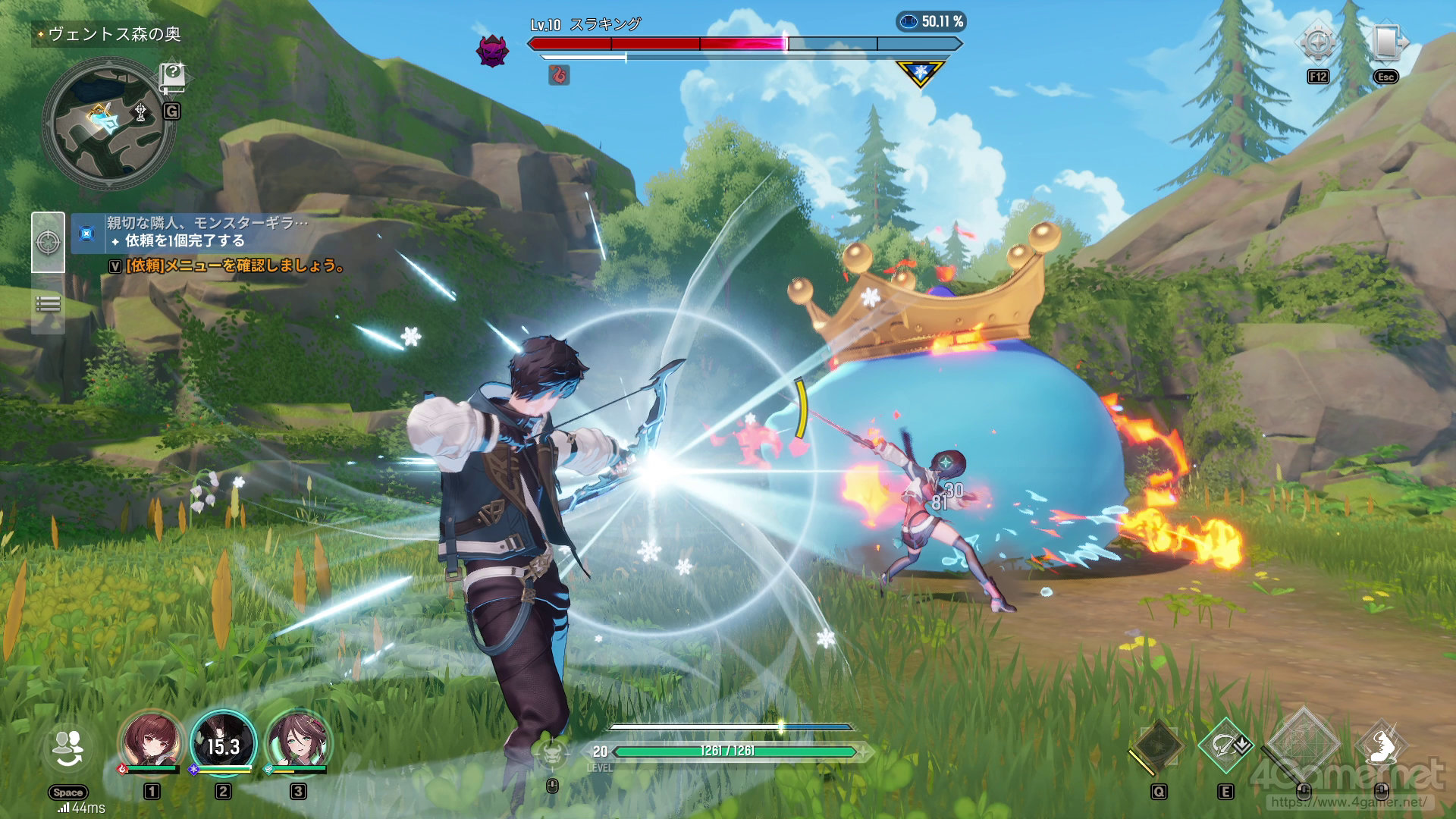Click the party swap icon
The width and height of the screenshot is (1456, 819).
(67, 749)
